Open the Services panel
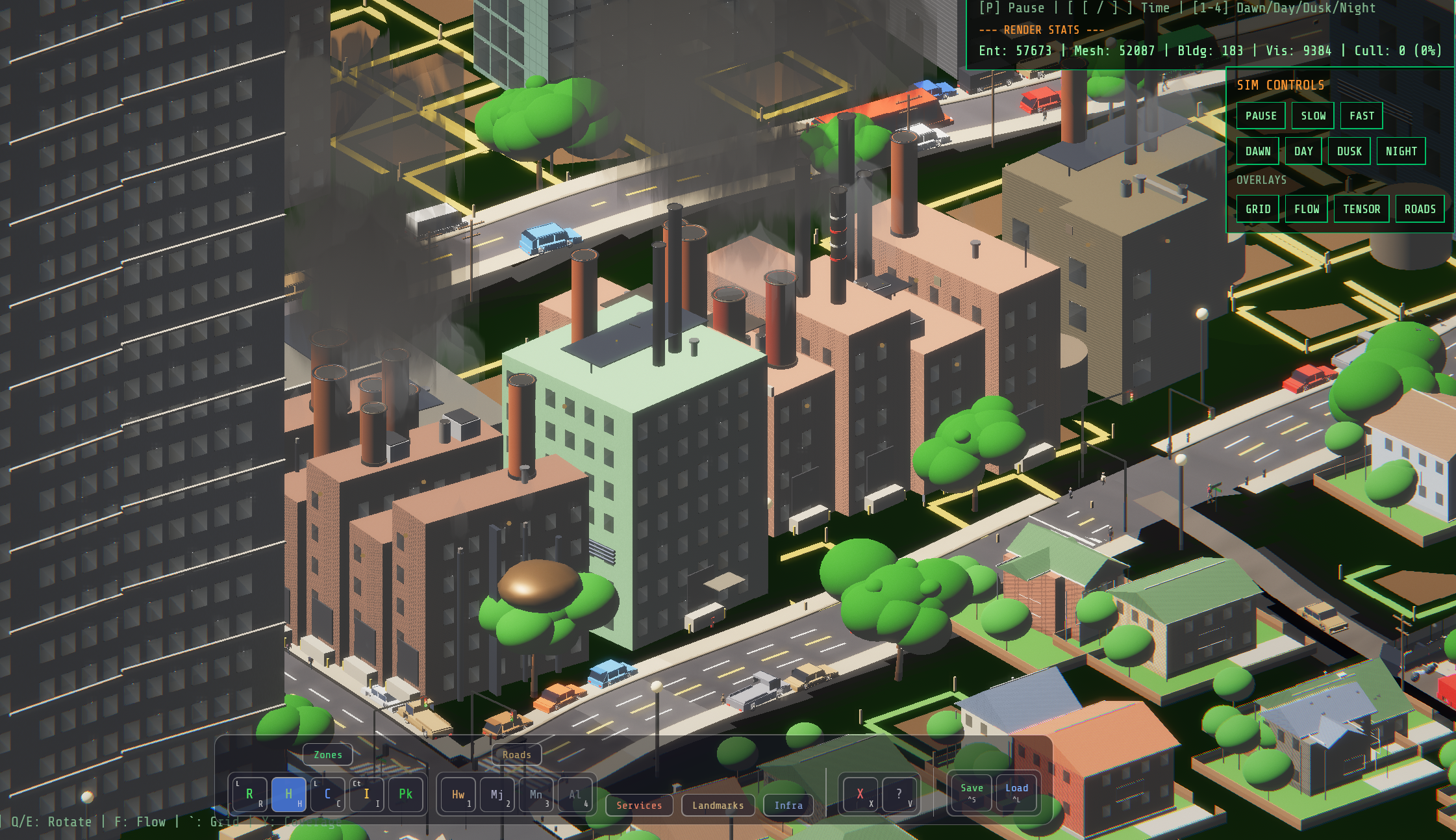Screen dimensions: 1456x840 click(x=639, y=805)
